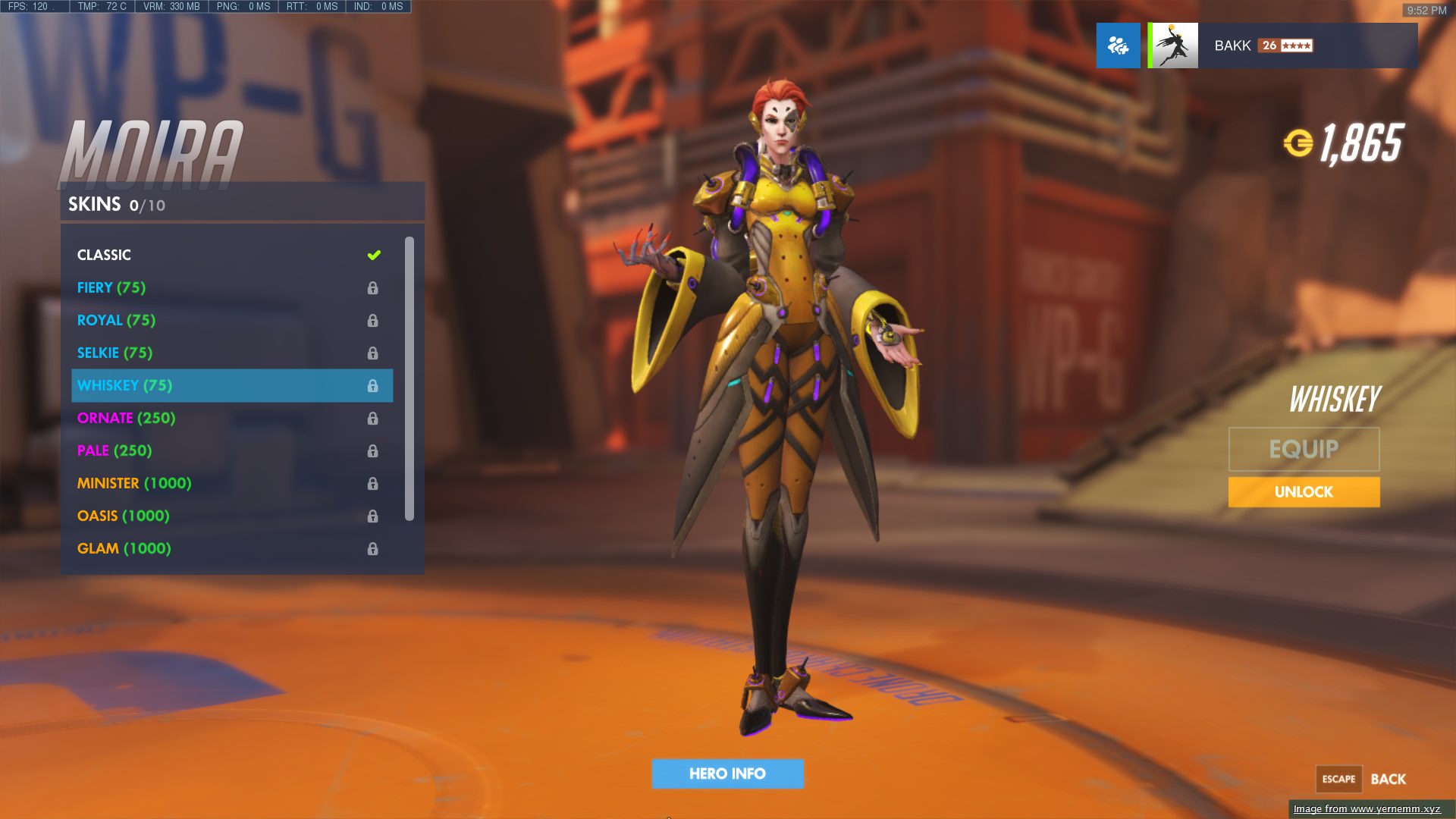Open BAKK player profile
The image size is (1456, 819).
[1282, 45]
